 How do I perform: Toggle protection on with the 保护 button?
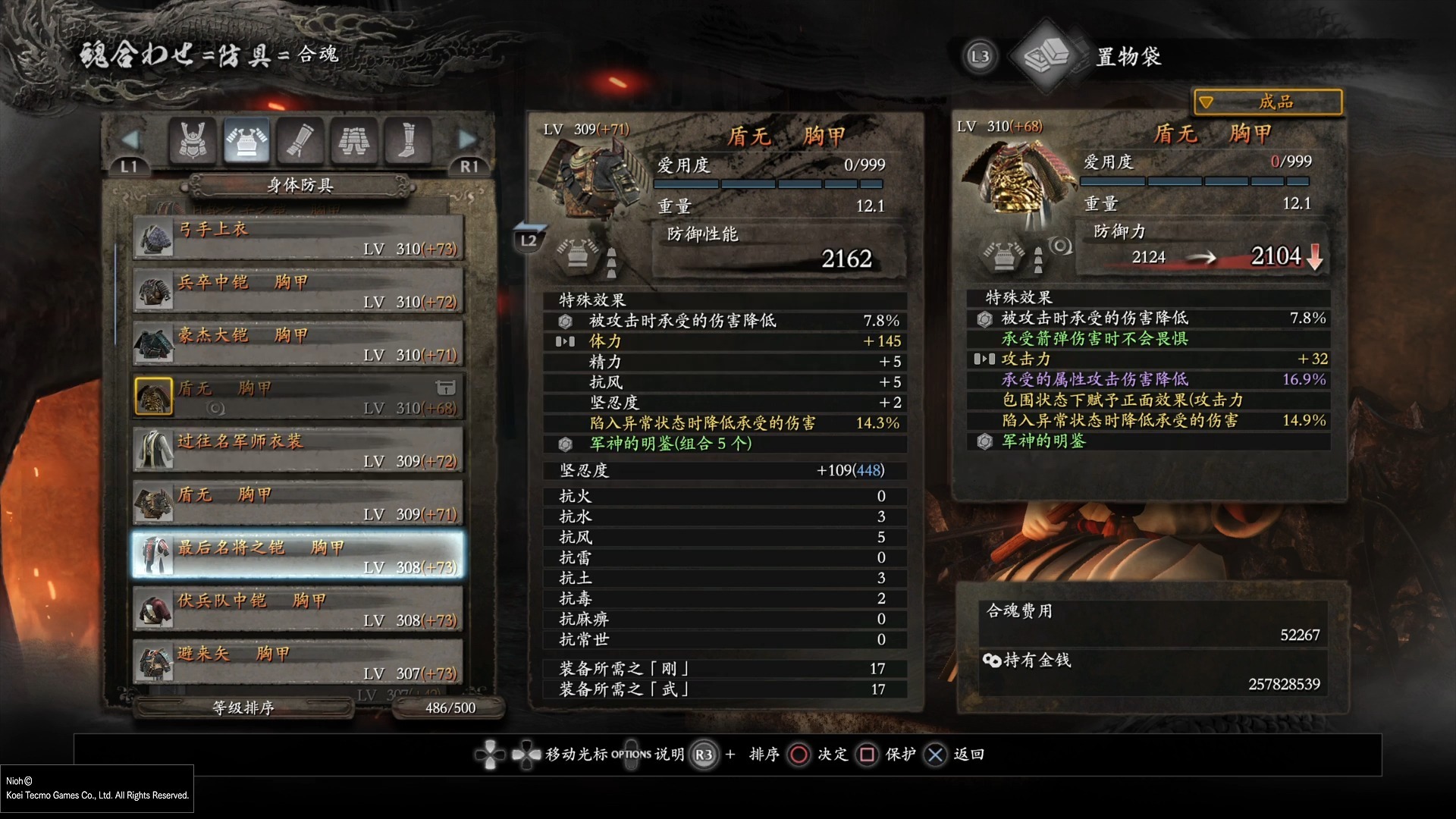pos(866,755)
